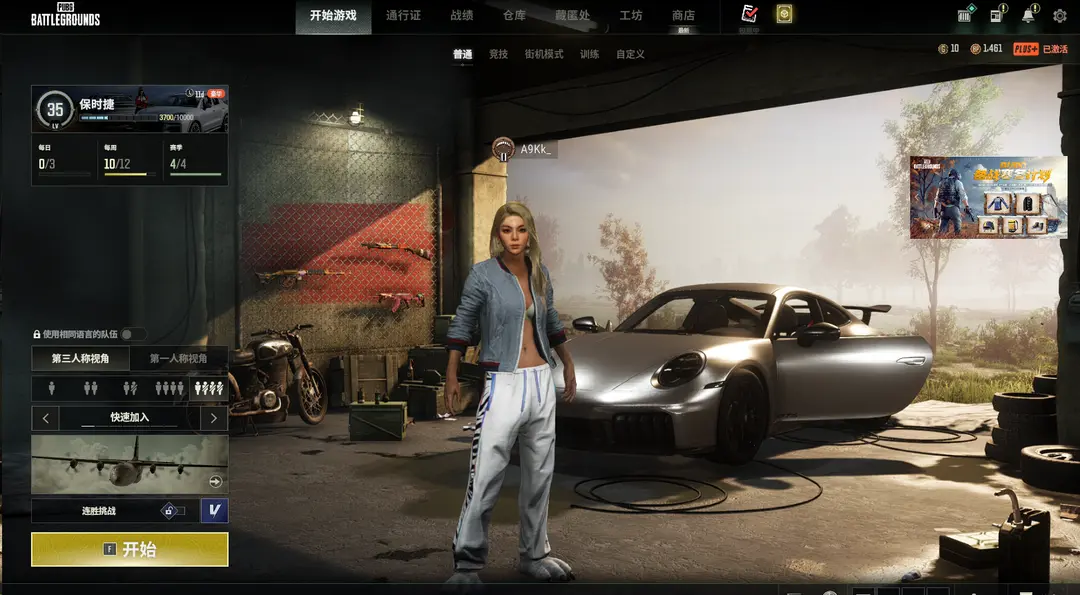Toggle the 使用相同语言的队伍 same-language team switch
1080x595 pixels.
point(132,334)
